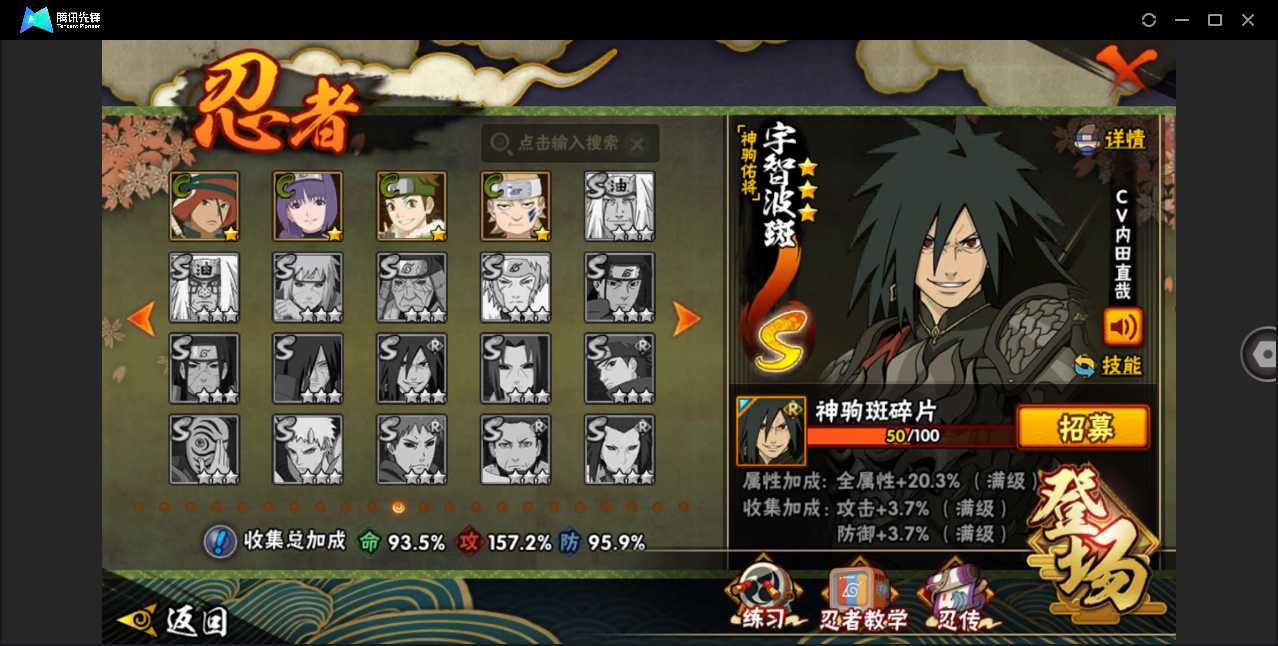Go to the previous ninja page arrow
Screen dimensions: 1278x646
pos(142,319)
